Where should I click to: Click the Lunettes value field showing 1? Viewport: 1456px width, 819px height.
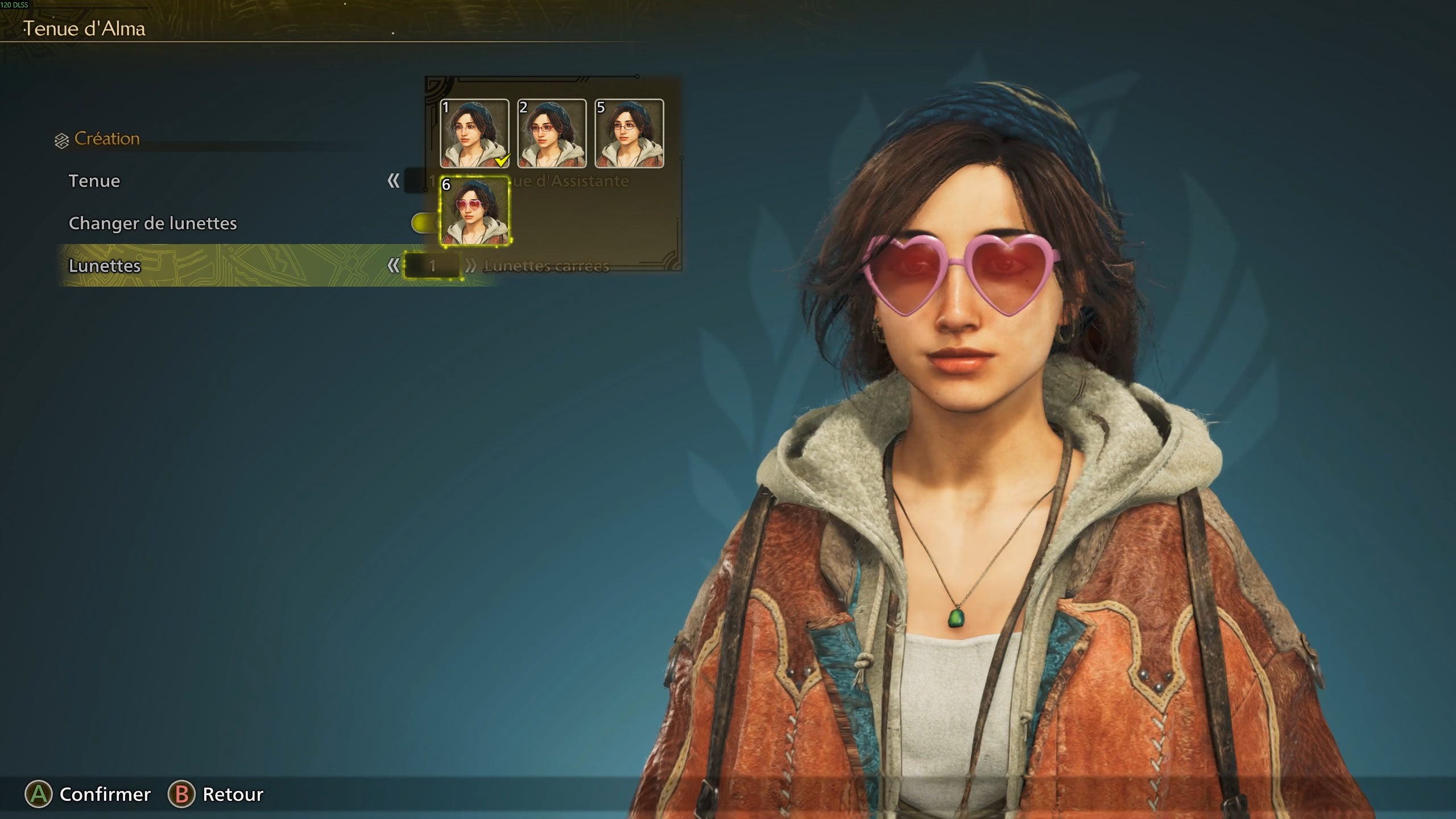tap(432, 266)
